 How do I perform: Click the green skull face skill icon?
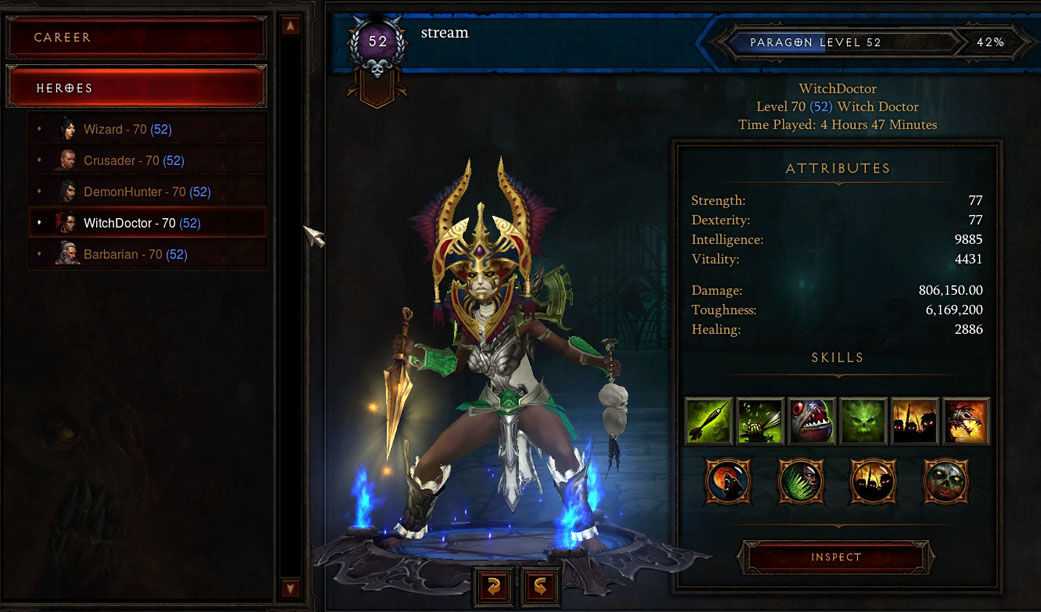click(863, 421)
